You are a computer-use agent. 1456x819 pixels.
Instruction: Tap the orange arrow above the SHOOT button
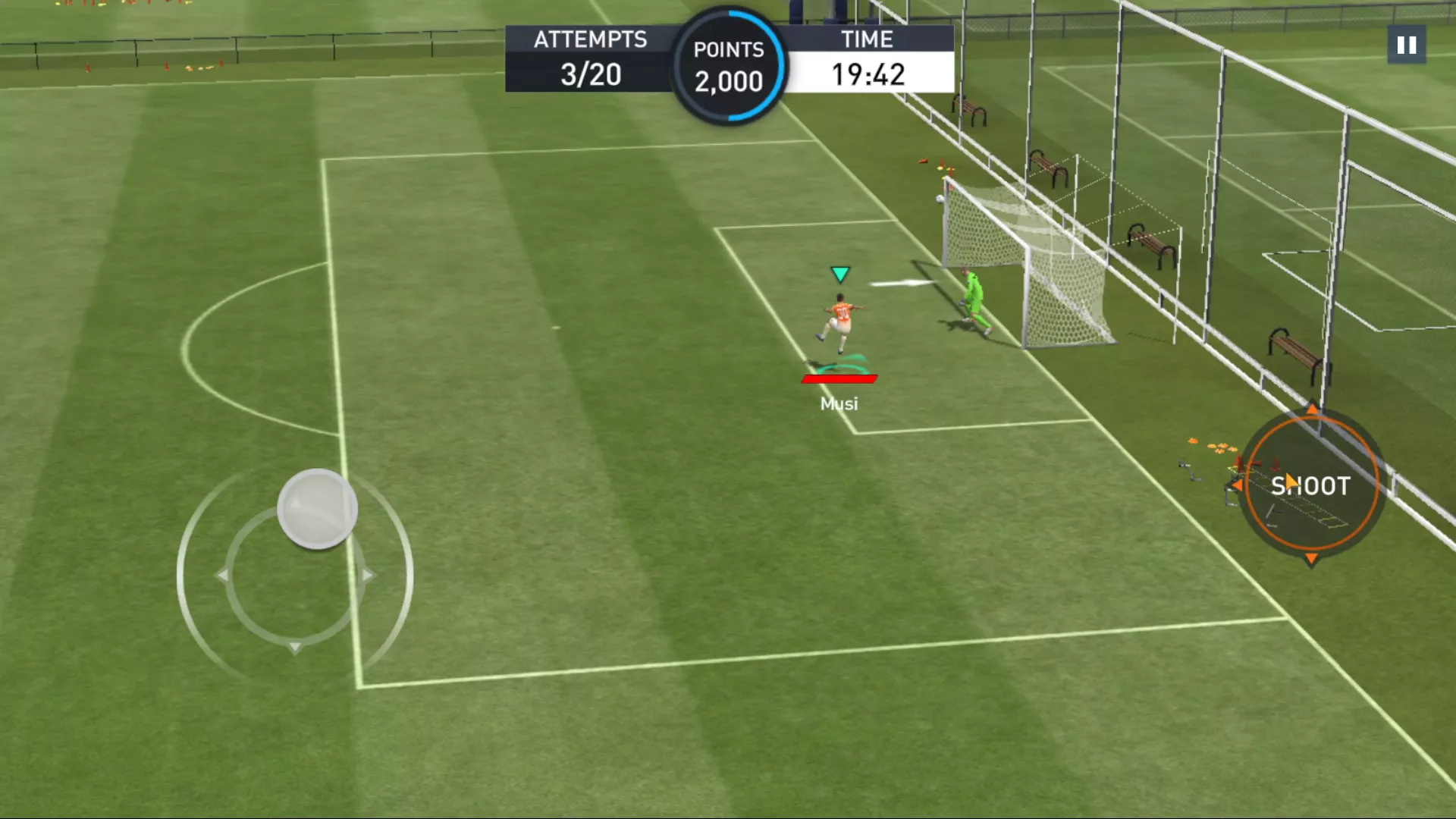(x=1311, y=410)
